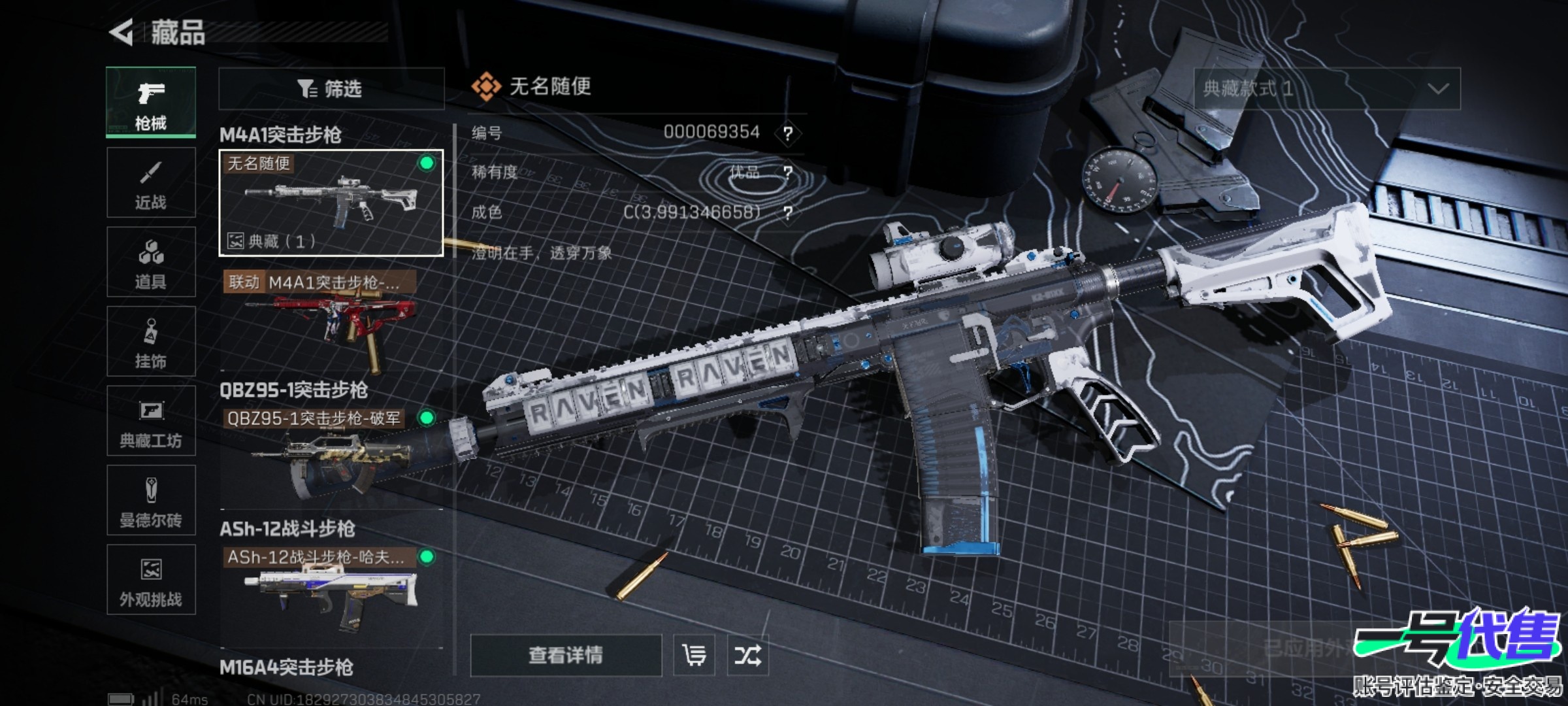Switch to the 枪械 firearms tab
1568x706 pixels.
coord(151,103)
